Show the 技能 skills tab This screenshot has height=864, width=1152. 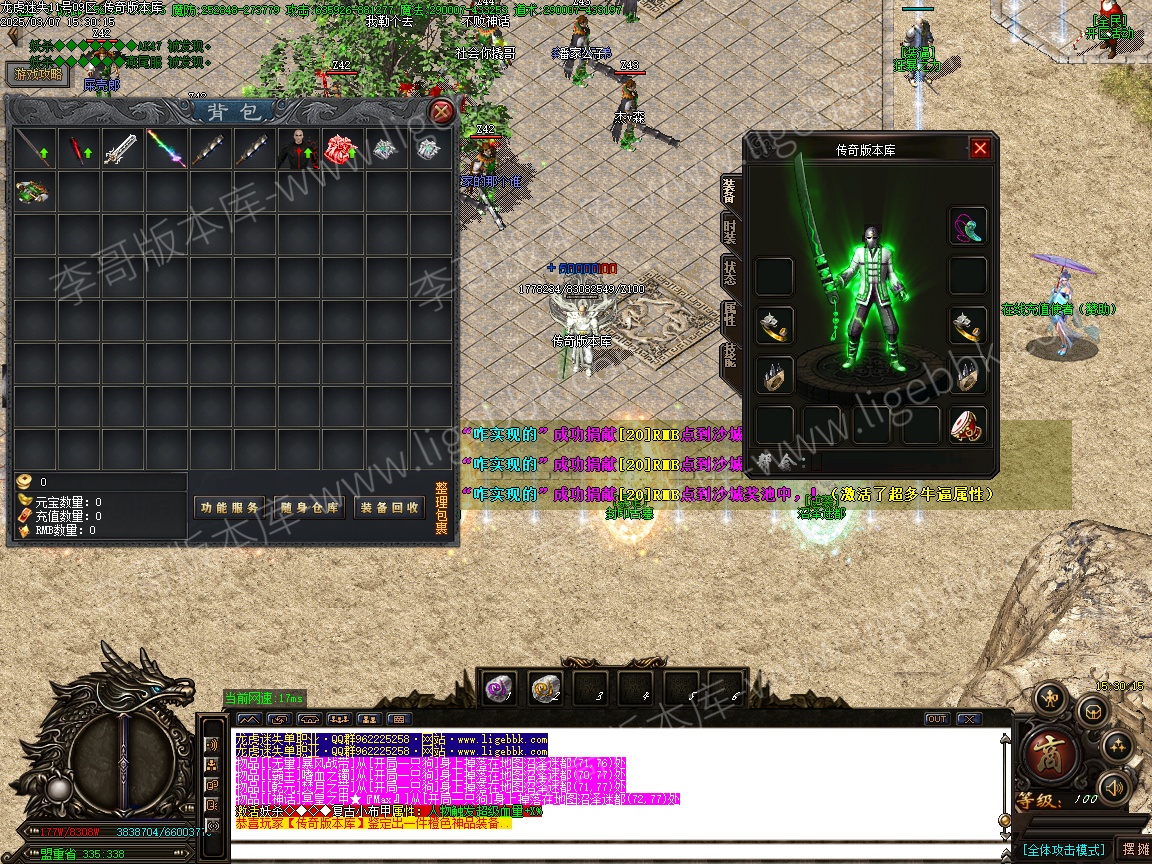pyautogui.click(x=730, y=356)
